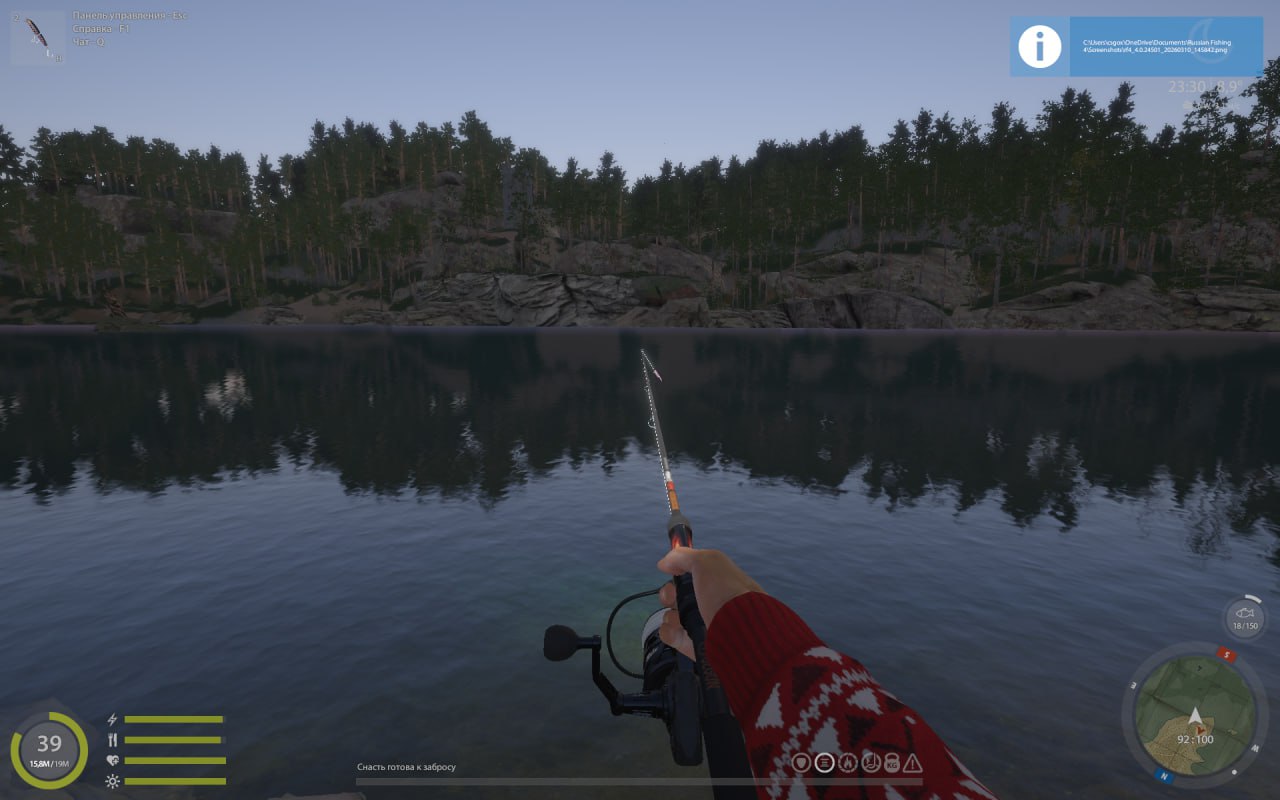The image size is (1280, 800).
Task: Click the fishing hook status icon
Action: click(x=869, y=763)
